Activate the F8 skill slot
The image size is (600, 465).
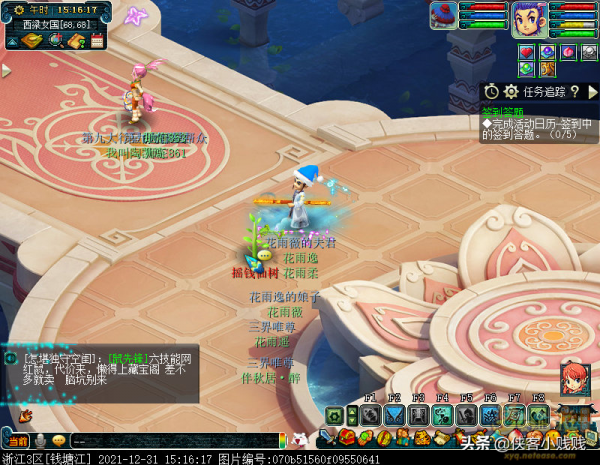point(538,415)
